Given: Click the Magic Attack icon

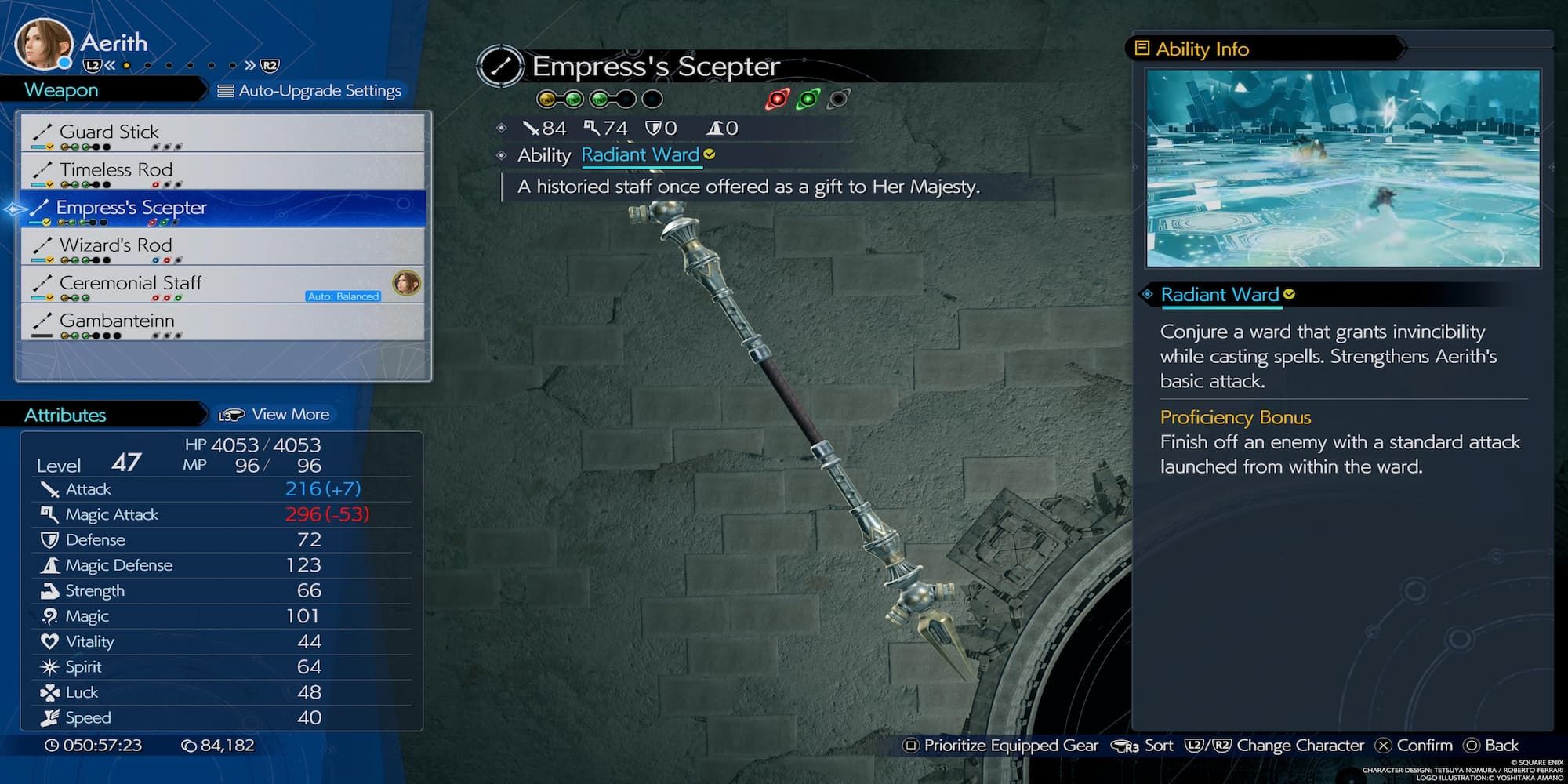Looking at the screenshot, I should point(49,514).
